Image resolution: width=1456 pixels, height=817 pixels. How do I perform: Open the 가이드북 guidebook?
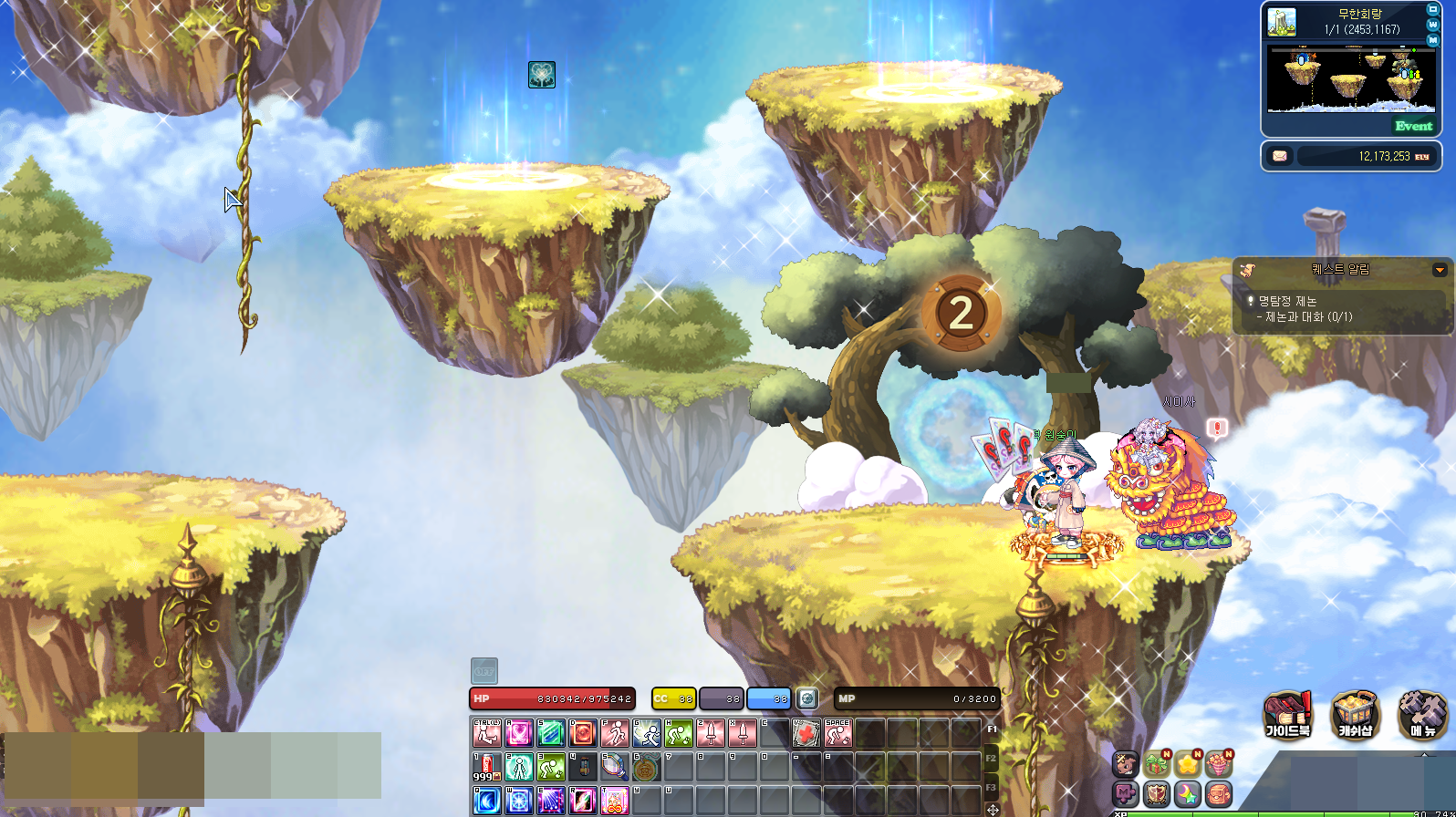pos(1287,714)
